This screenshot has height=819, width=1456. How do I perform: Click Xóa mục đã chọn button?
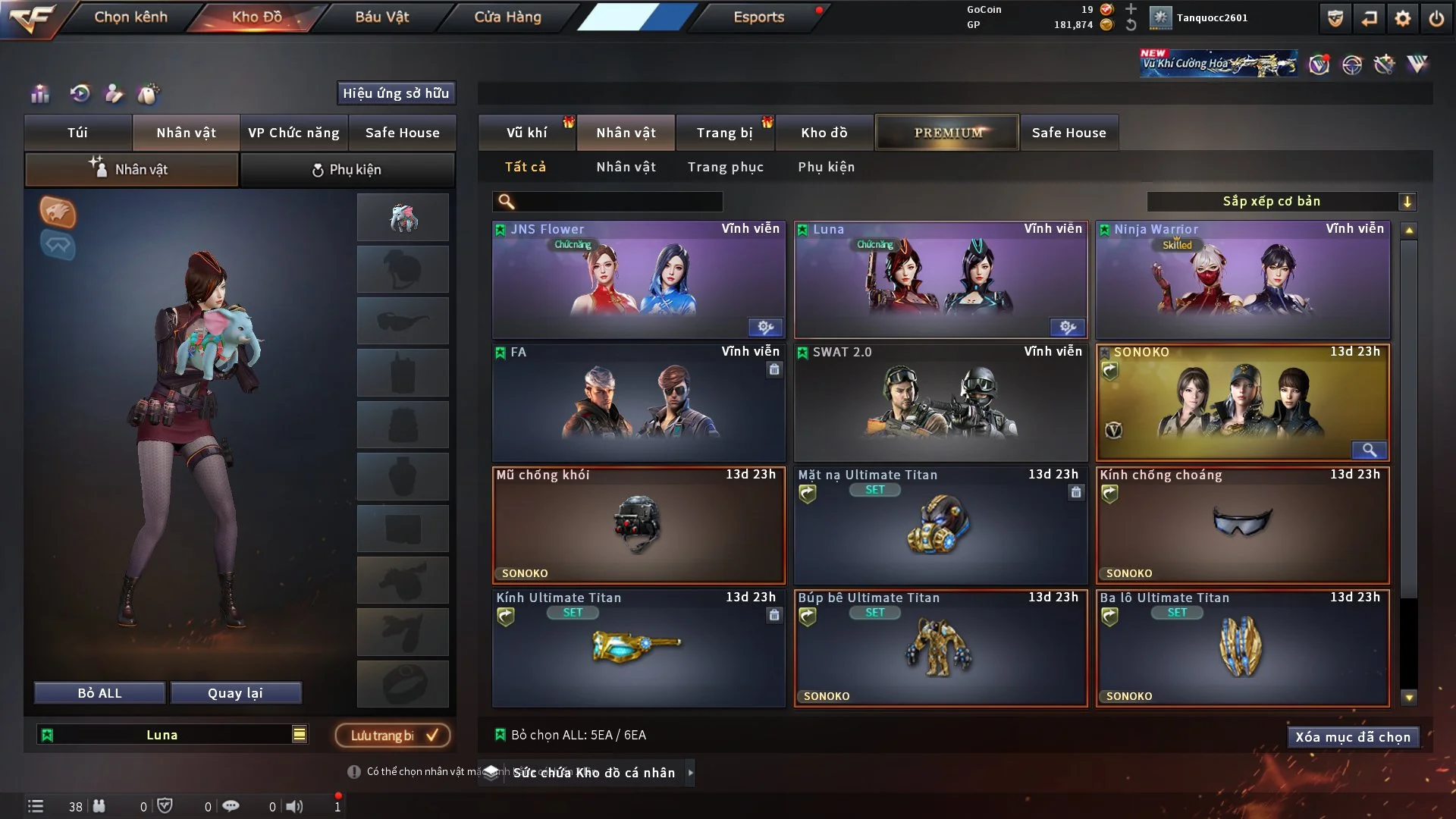point(1352,737)
